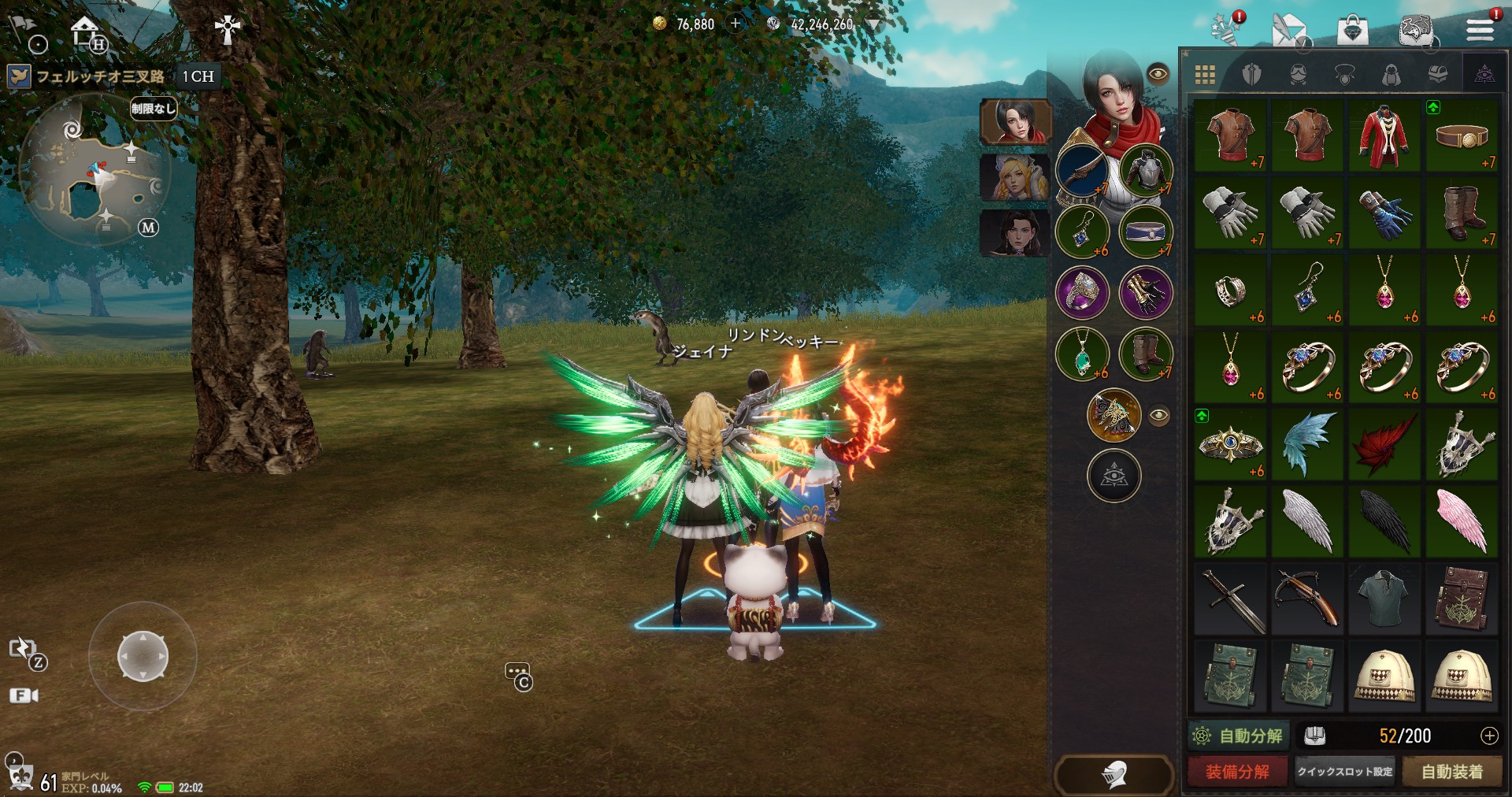The width and height of the screenshot is (1512, 797).
Task: Open クイックスロット設定 quick slot settings
Action: 1345,772
